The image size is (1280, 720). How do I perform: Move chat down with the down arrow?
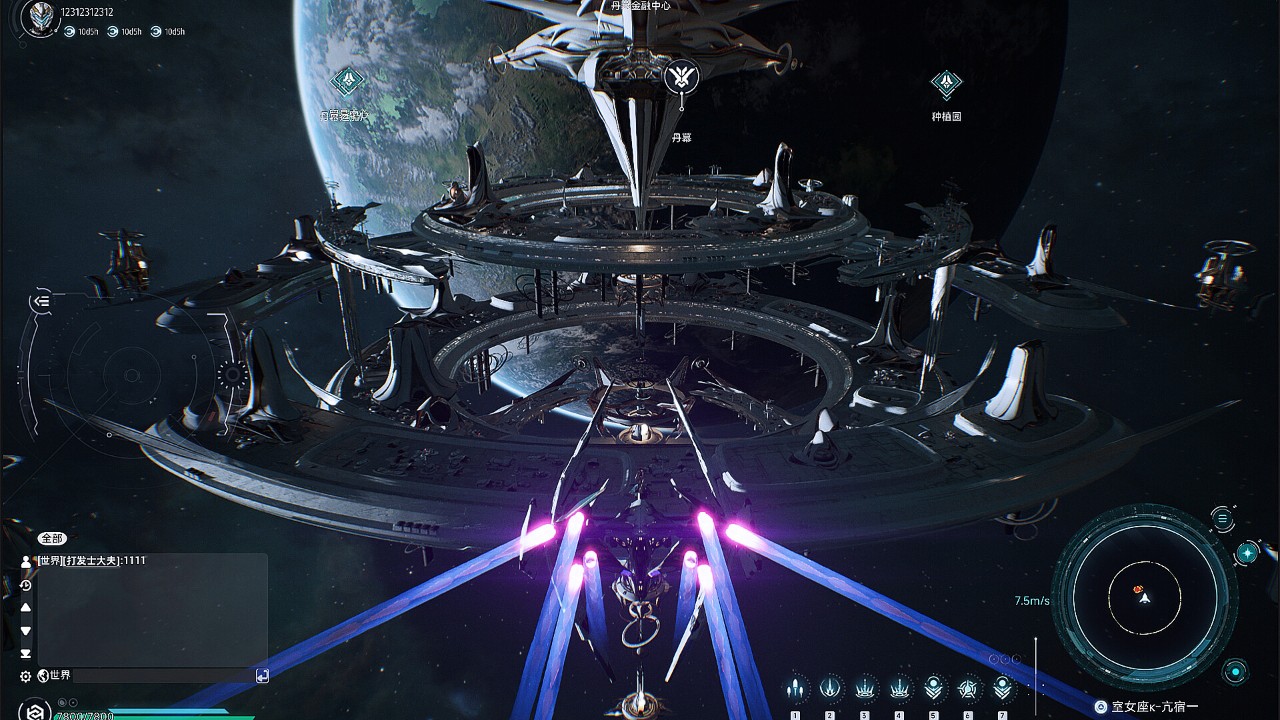click(x=26, y=631)
